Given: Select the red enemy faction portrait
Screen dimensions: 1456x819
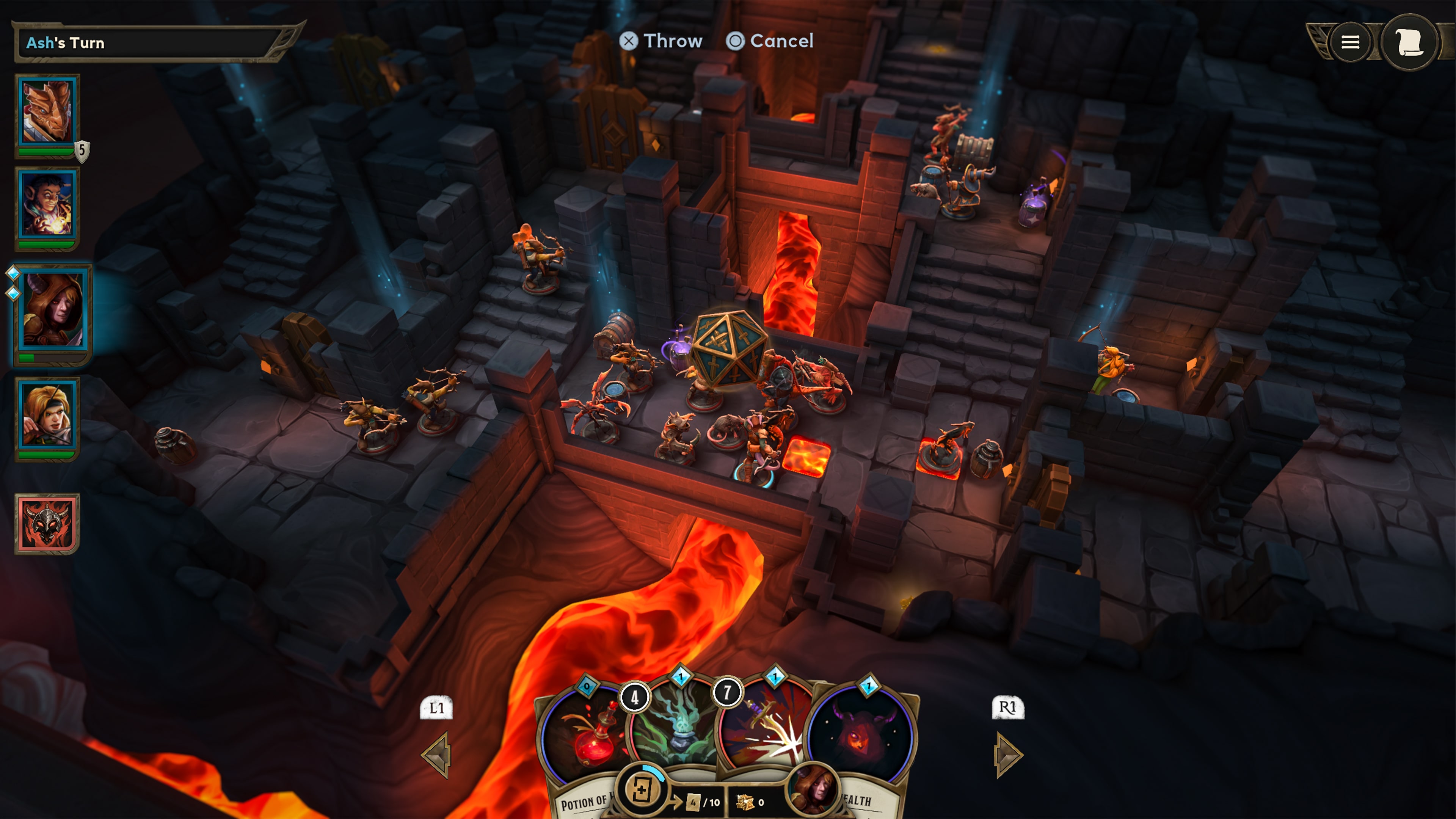Looking at the screenshot, I should point(48,523).
